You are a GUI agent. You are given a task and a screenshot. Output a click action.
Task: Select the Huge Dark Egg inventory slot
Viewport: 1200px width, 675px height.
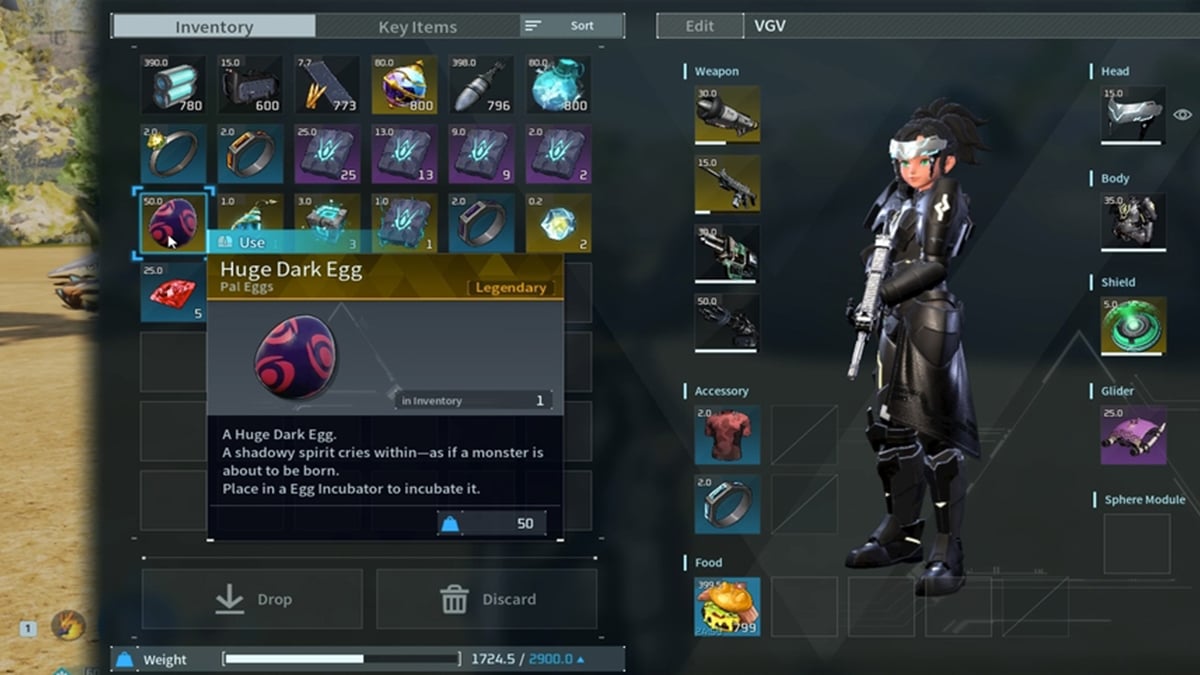point(172,222)
